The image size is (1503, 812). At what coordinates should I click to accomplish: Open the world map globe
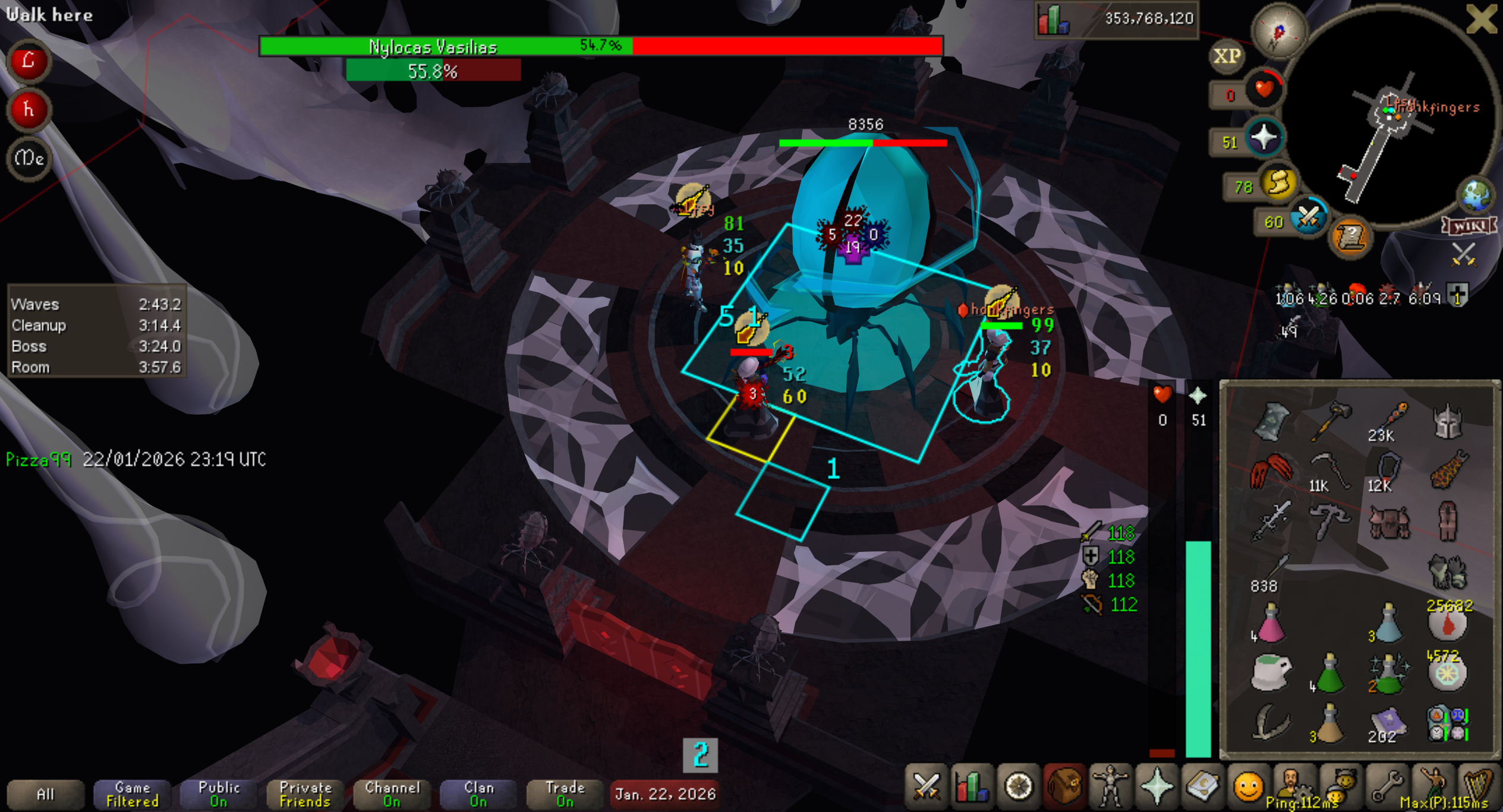1476,195
